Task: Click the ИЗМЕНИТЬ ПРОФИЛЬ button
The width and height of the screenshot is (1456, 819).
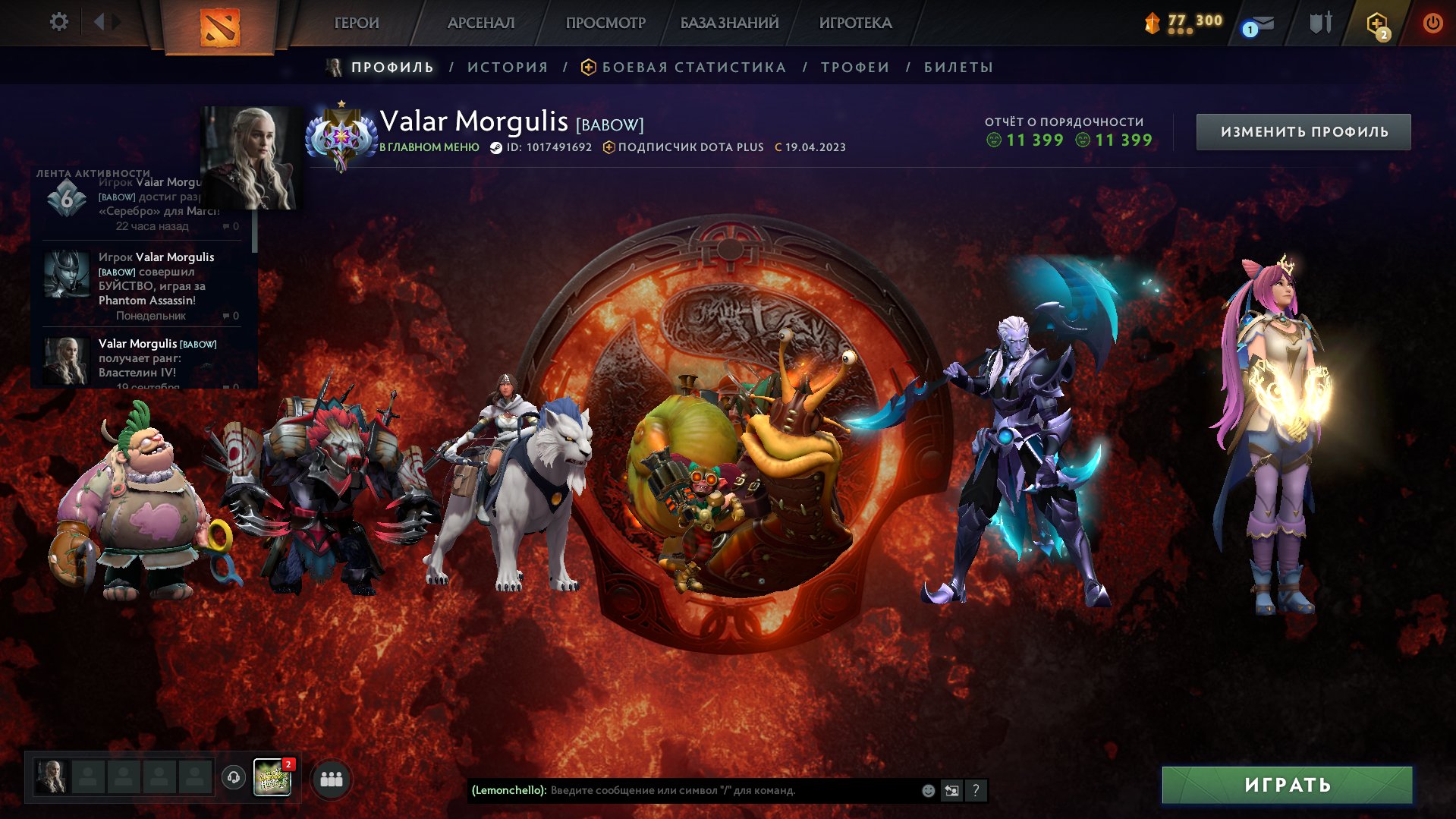Action: pyautogui.click(x=1303, y=131)
